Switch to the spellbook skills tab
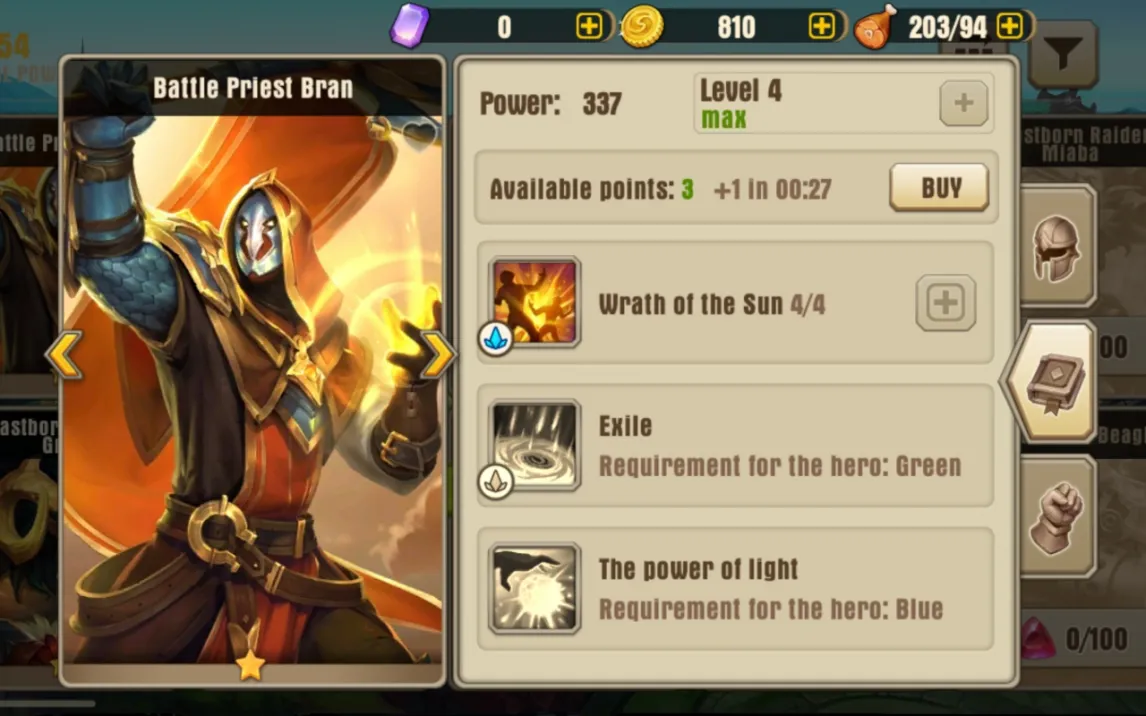 click(x=1053, y=381)
